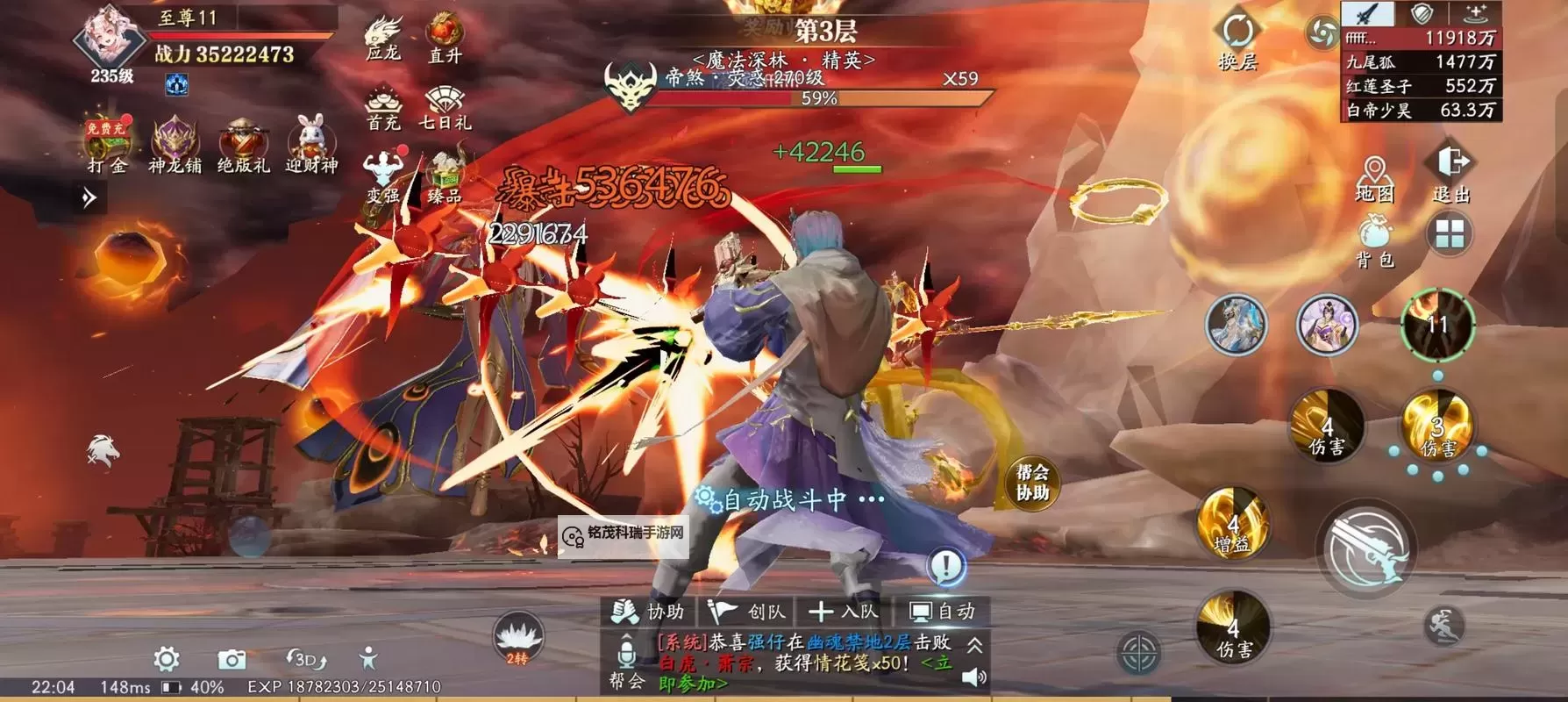Expand the chat window with double-arrow
1568x702 pixels.
tap(976, 647)
